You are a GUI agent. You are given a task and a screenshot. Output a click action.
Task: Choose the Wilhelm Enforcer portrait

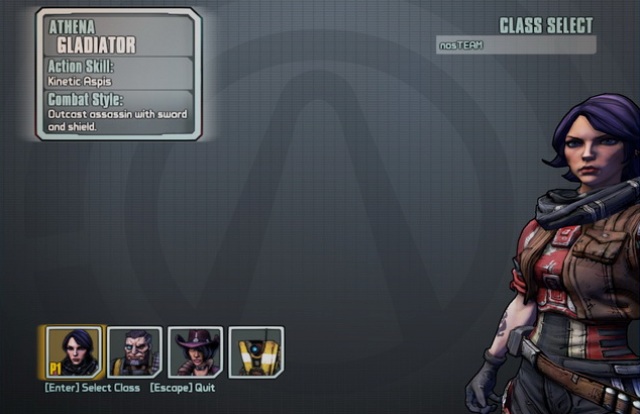coord(135,352)
